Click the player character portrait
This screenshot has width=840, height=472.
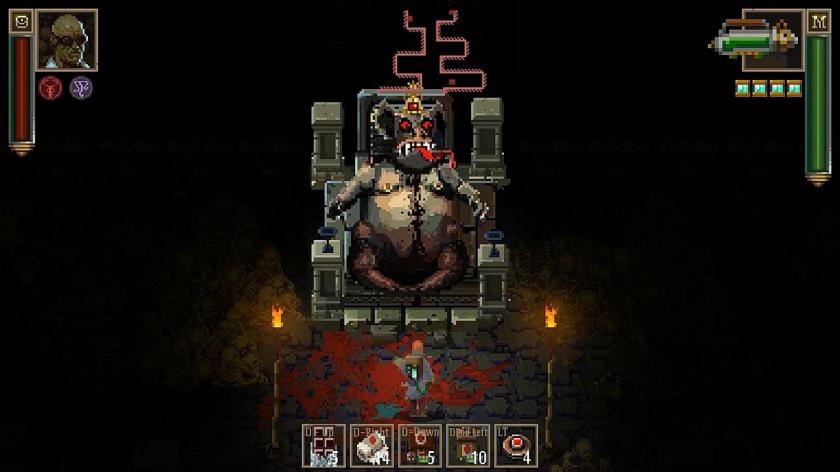[67, 40]
